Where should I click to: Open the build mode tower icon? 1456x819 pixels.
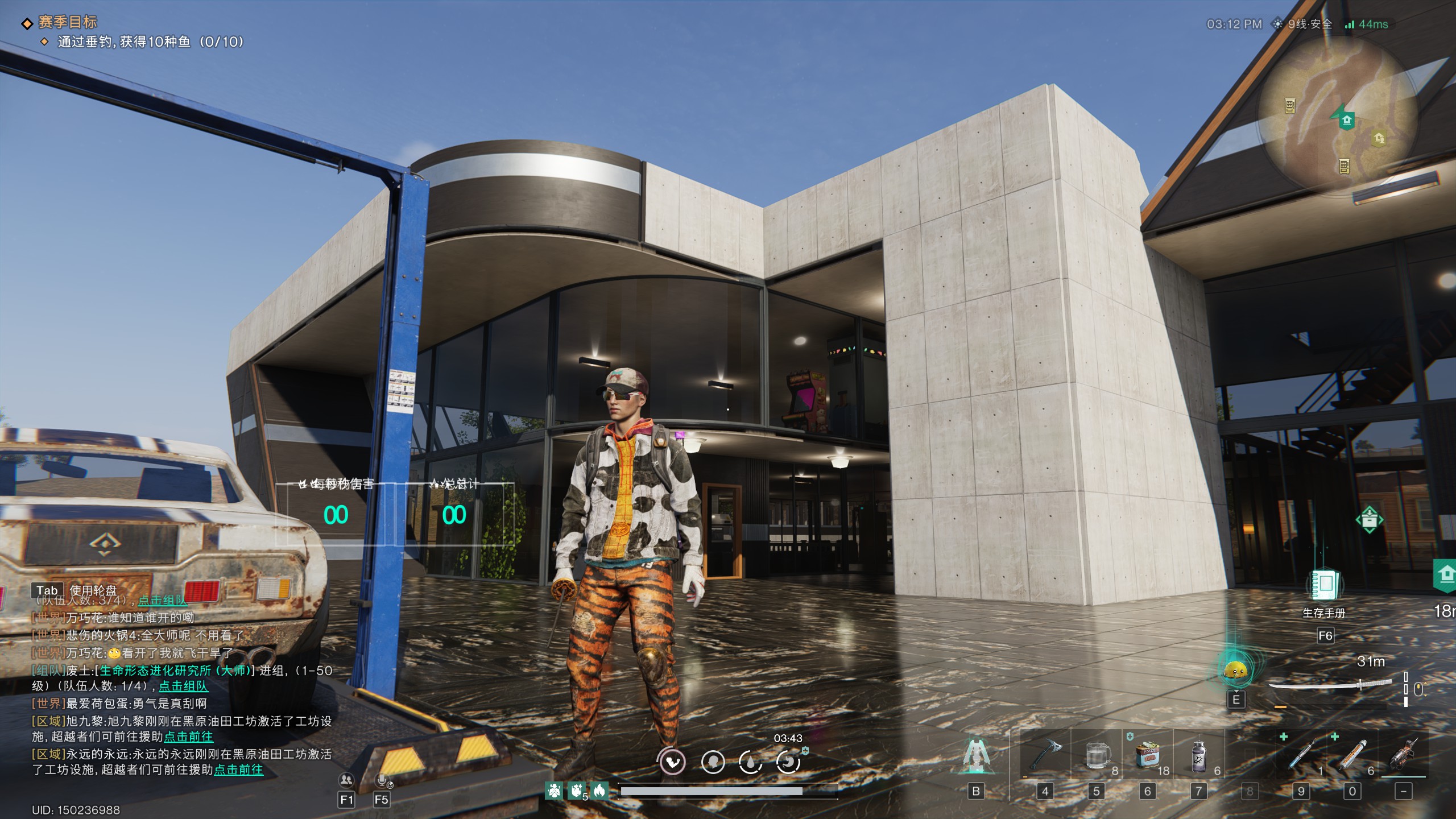point(976,755)
